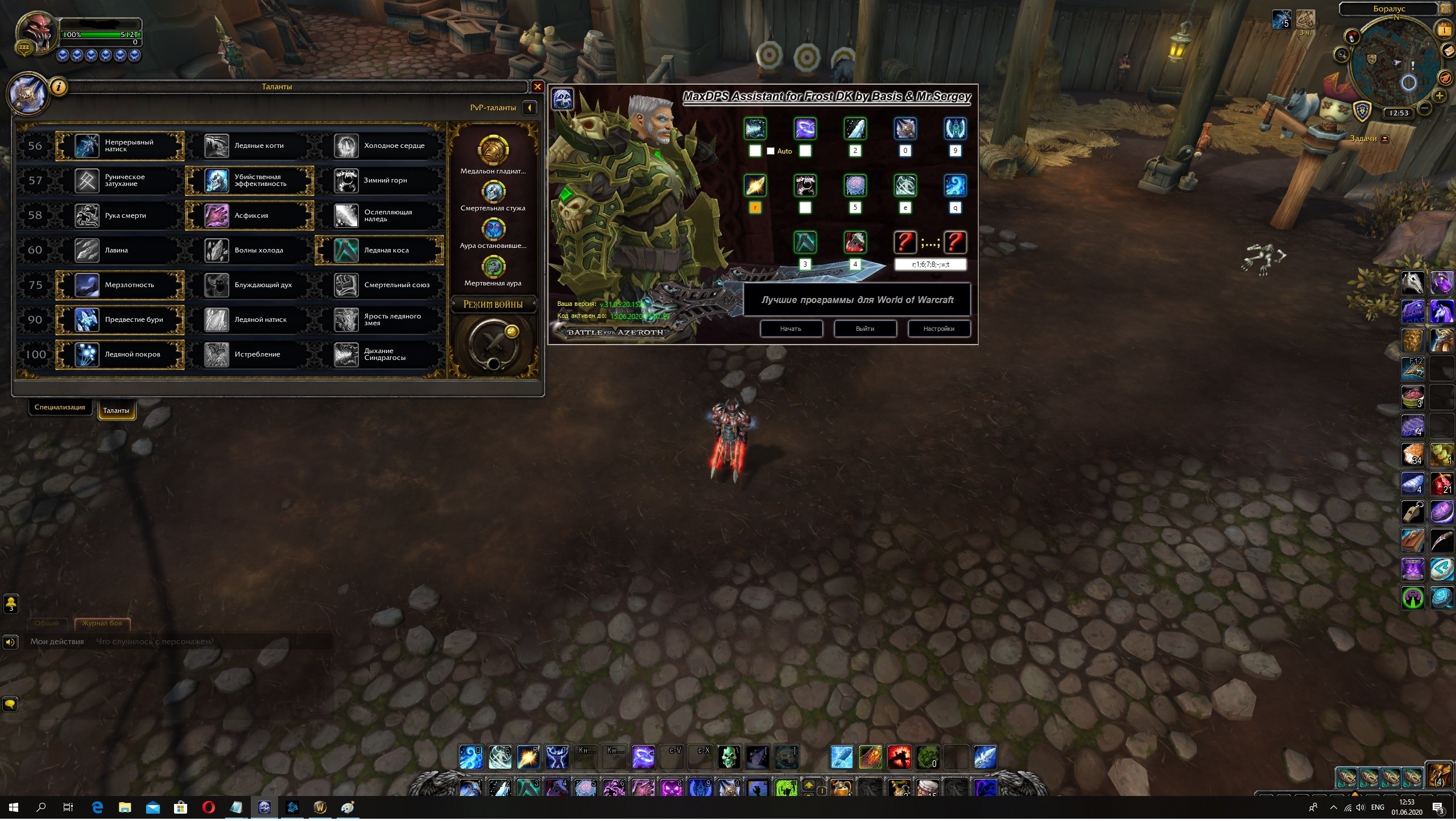Viewport: 1456px width, 821px height.
Task: Open the Журнал боя chat tab
Action: pos(102,623)
